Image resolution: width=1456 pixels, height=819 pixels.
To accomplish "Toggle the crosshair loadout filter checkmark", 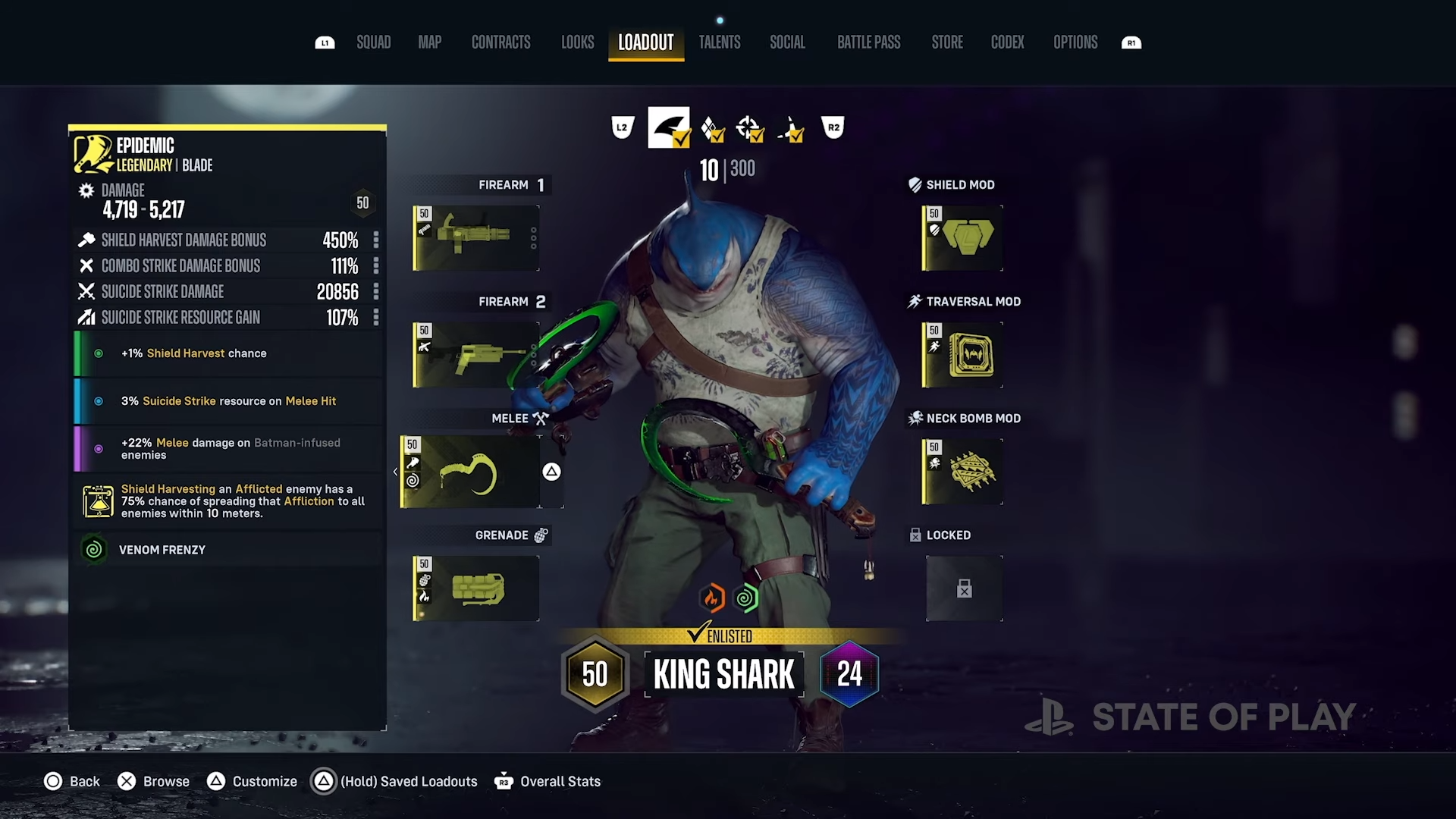I will coord(750,129).
